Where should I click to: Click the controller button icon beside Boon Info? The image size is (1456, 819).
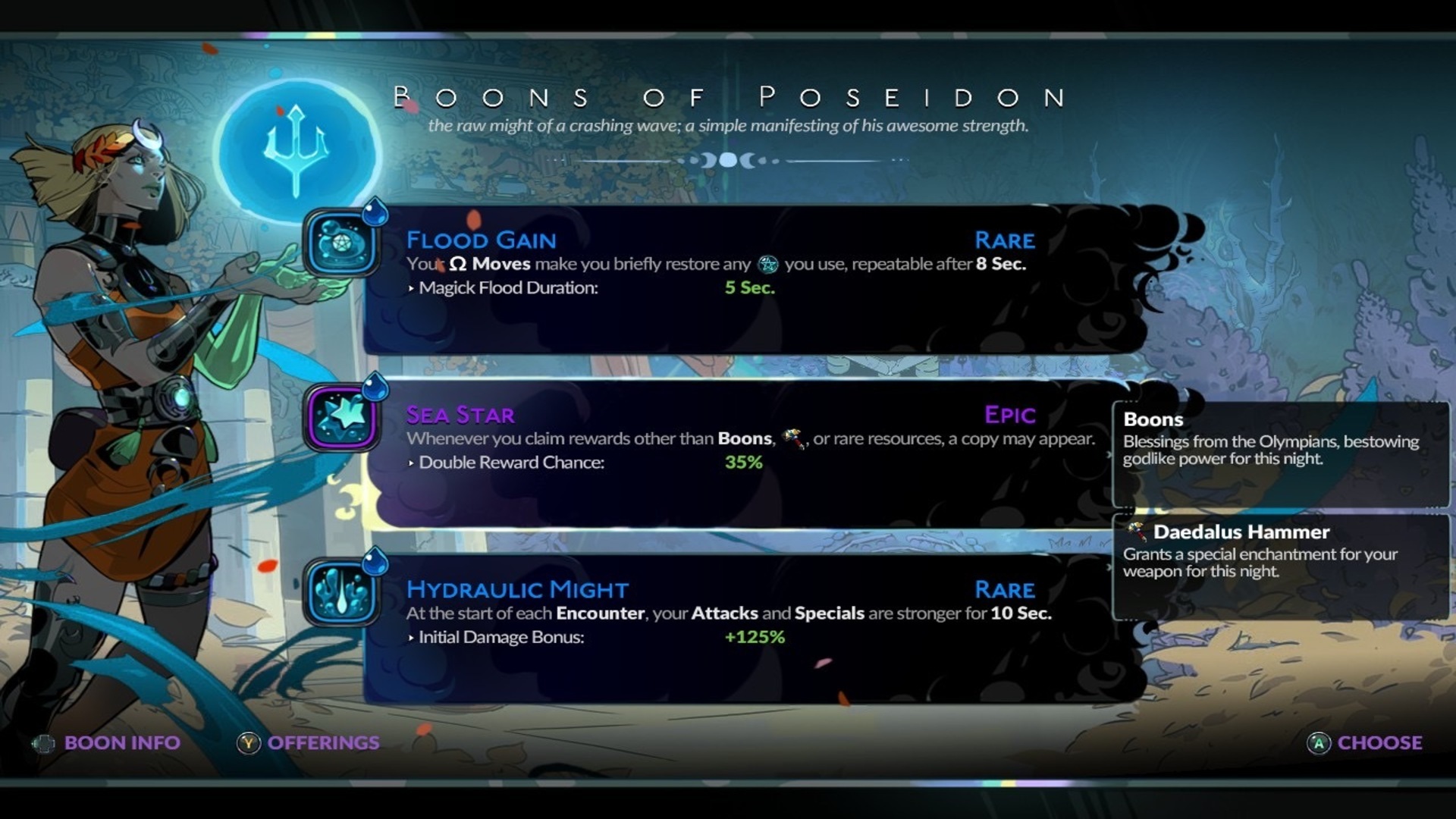point(42,743)
